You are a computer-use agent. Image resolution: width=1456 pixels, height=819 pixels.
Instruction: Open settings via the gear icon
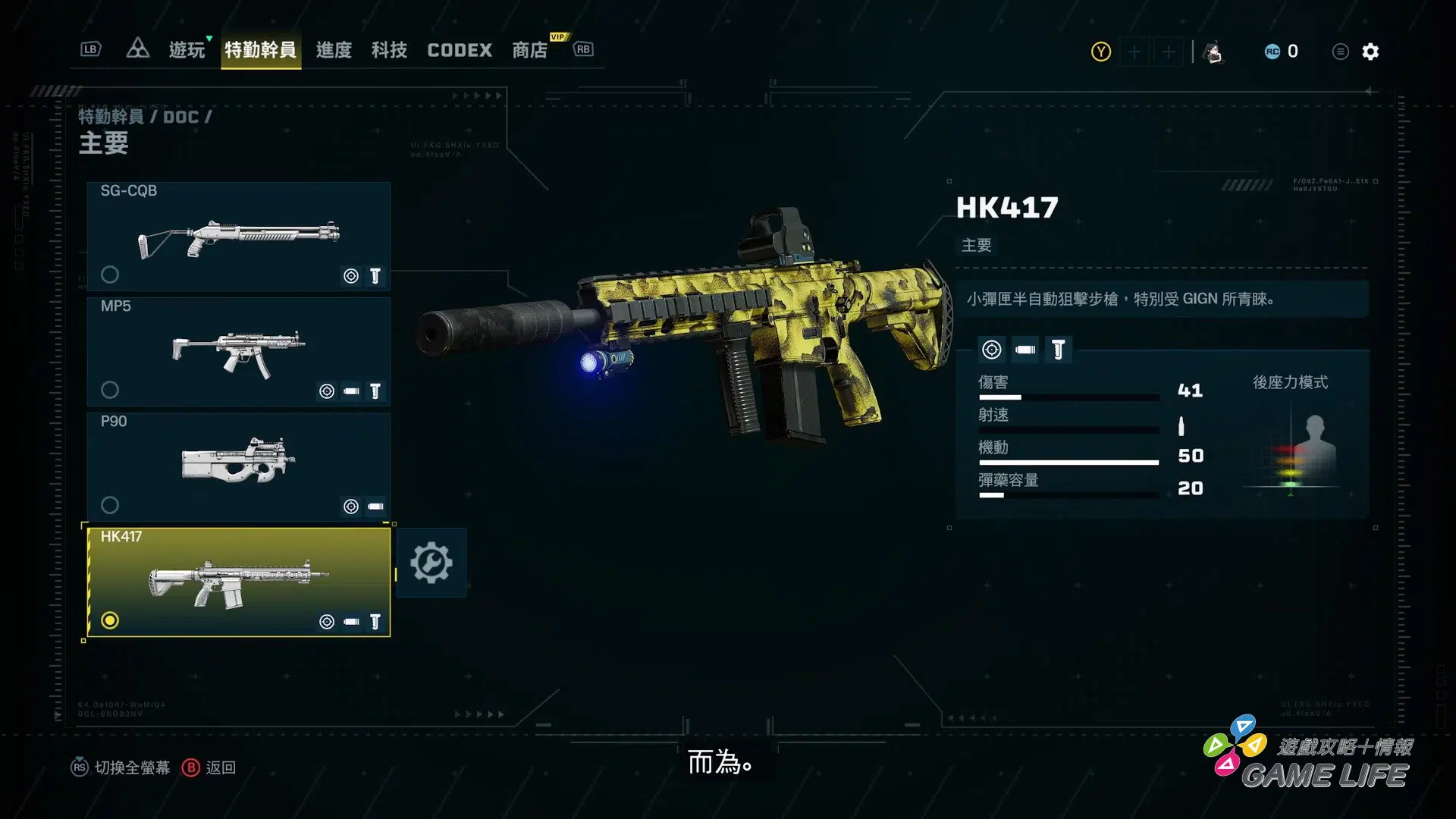pyautogui.click(x=1370, y=52)
